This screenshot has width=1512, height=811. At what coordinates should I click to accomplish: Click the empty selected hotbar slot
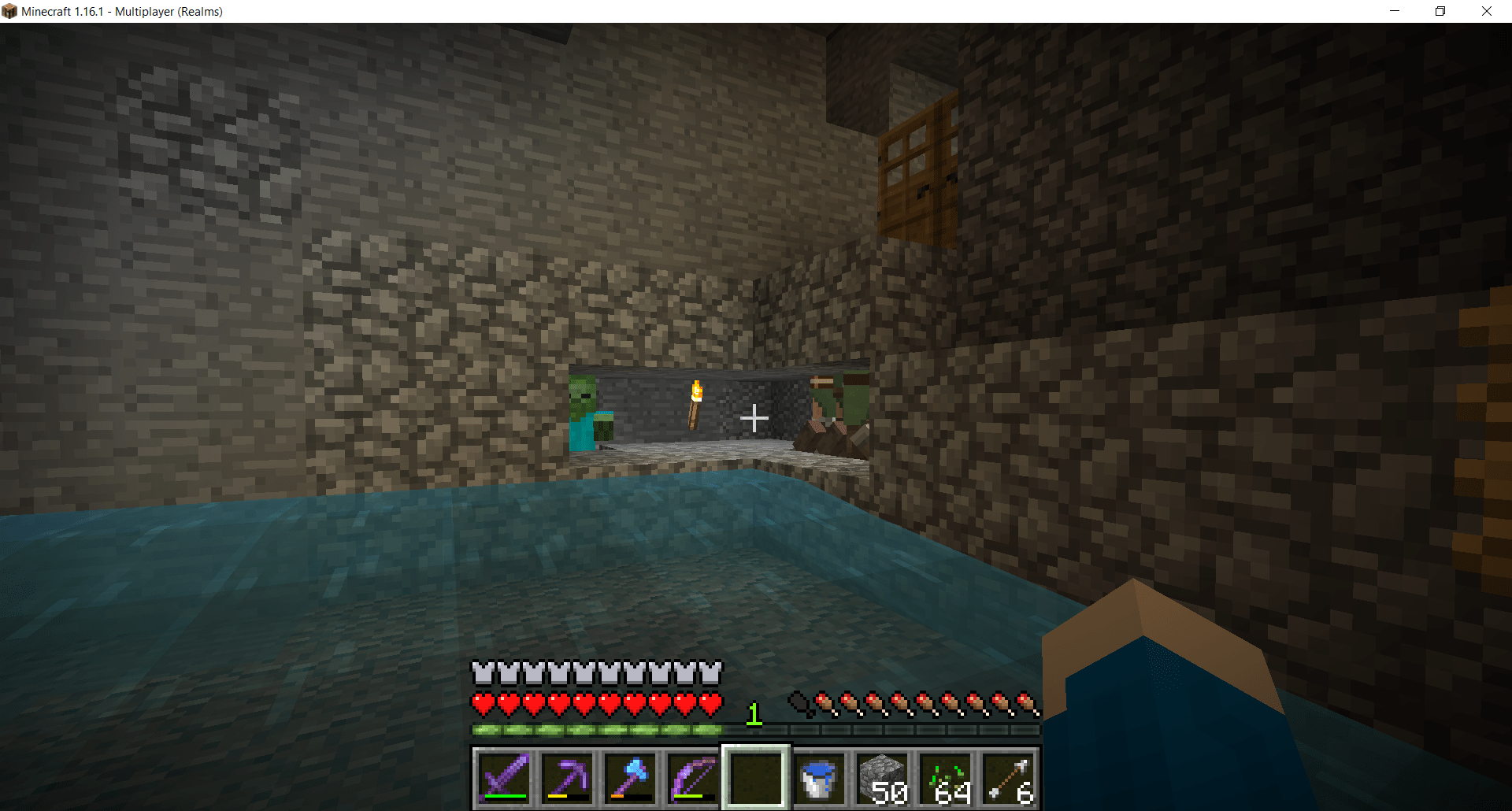tap(755, 779)
